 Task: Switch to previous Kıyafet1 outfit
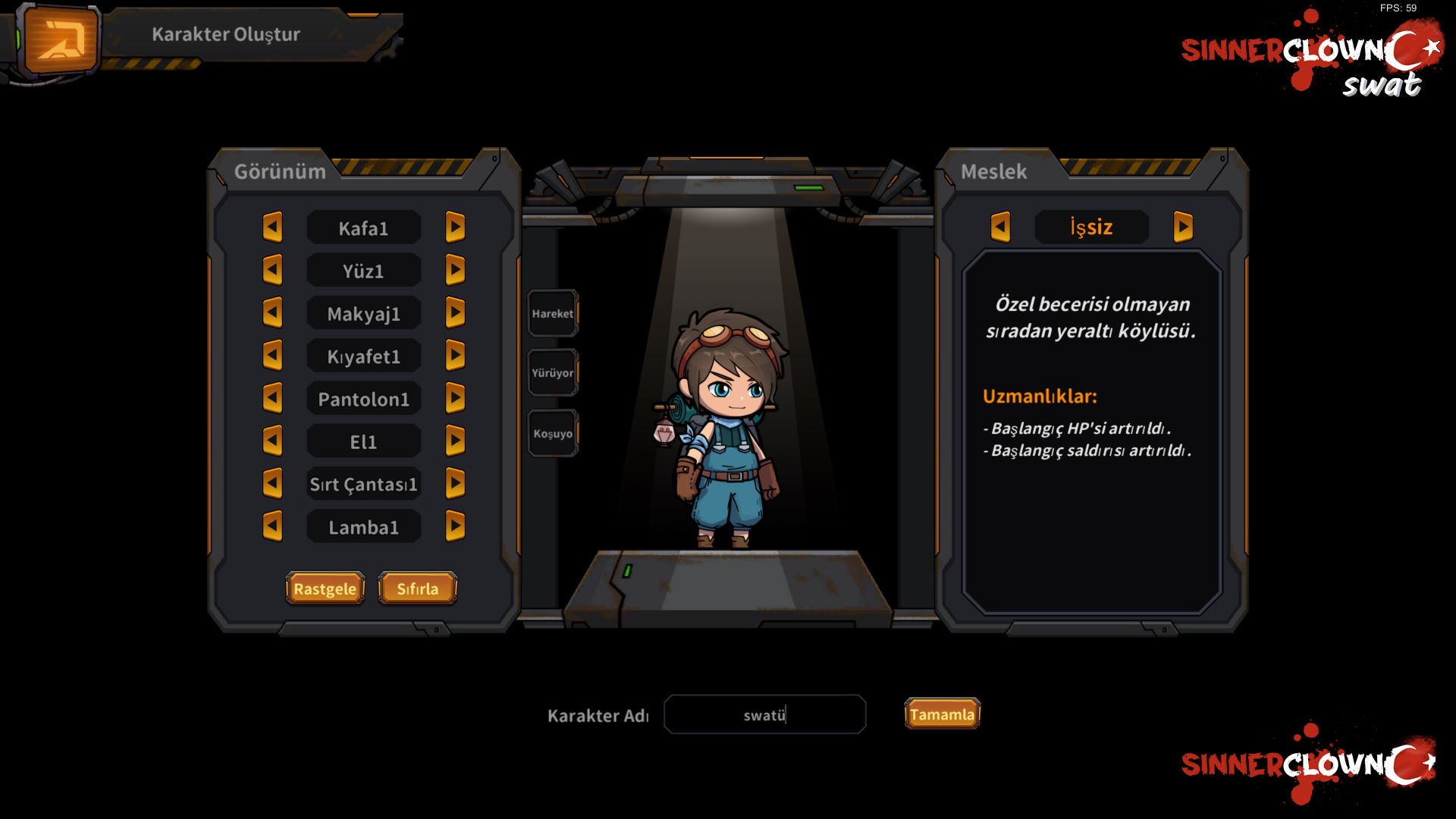click(x=272, y=356)
